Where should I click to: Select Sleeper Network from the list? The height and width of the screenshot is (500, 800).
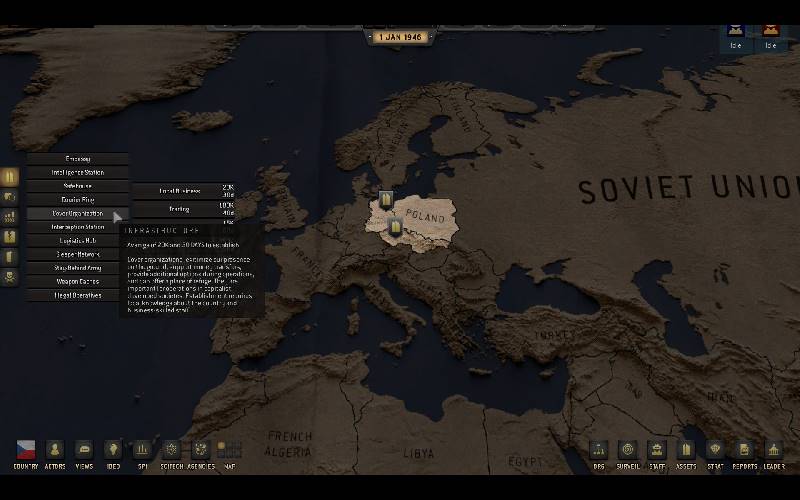coord(78,254)
